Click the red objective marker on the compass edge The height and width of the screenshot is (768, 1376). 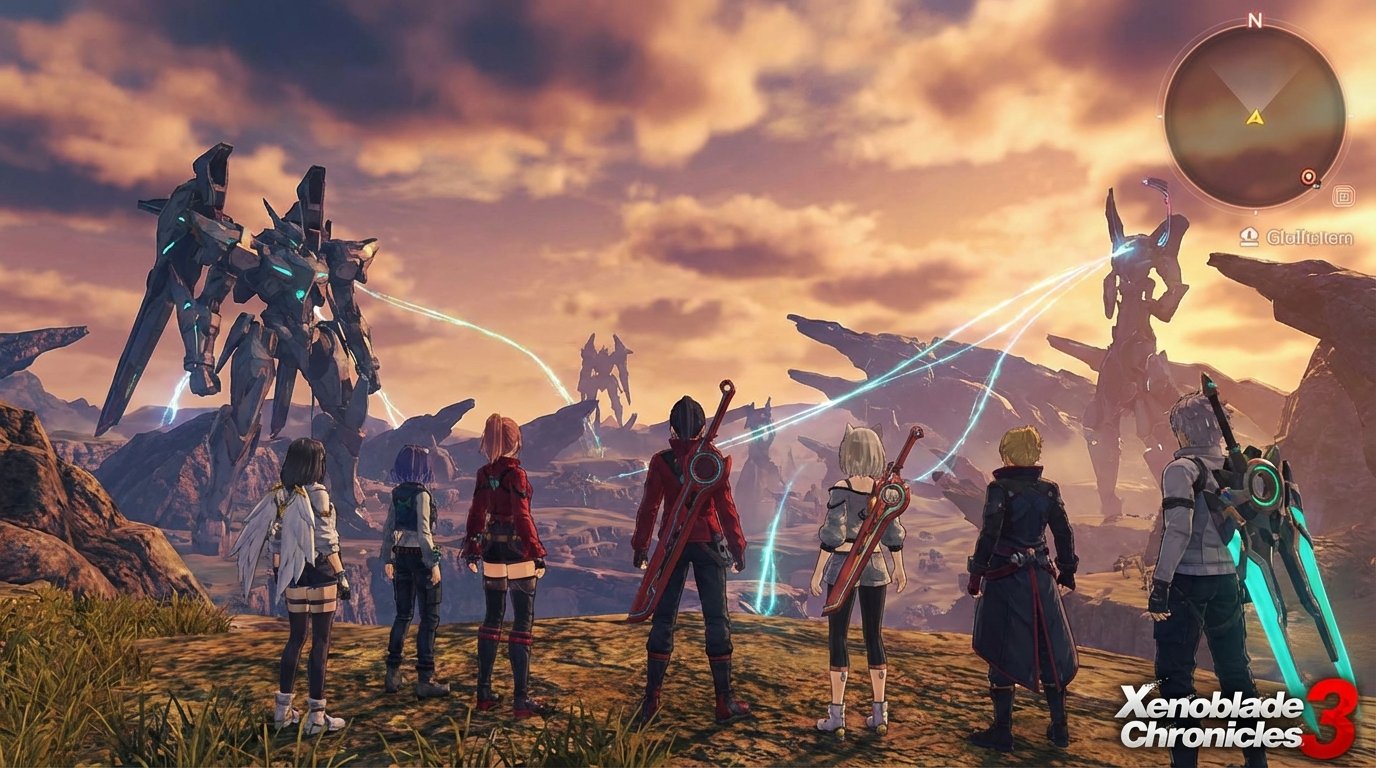(x=1309, y=176)
